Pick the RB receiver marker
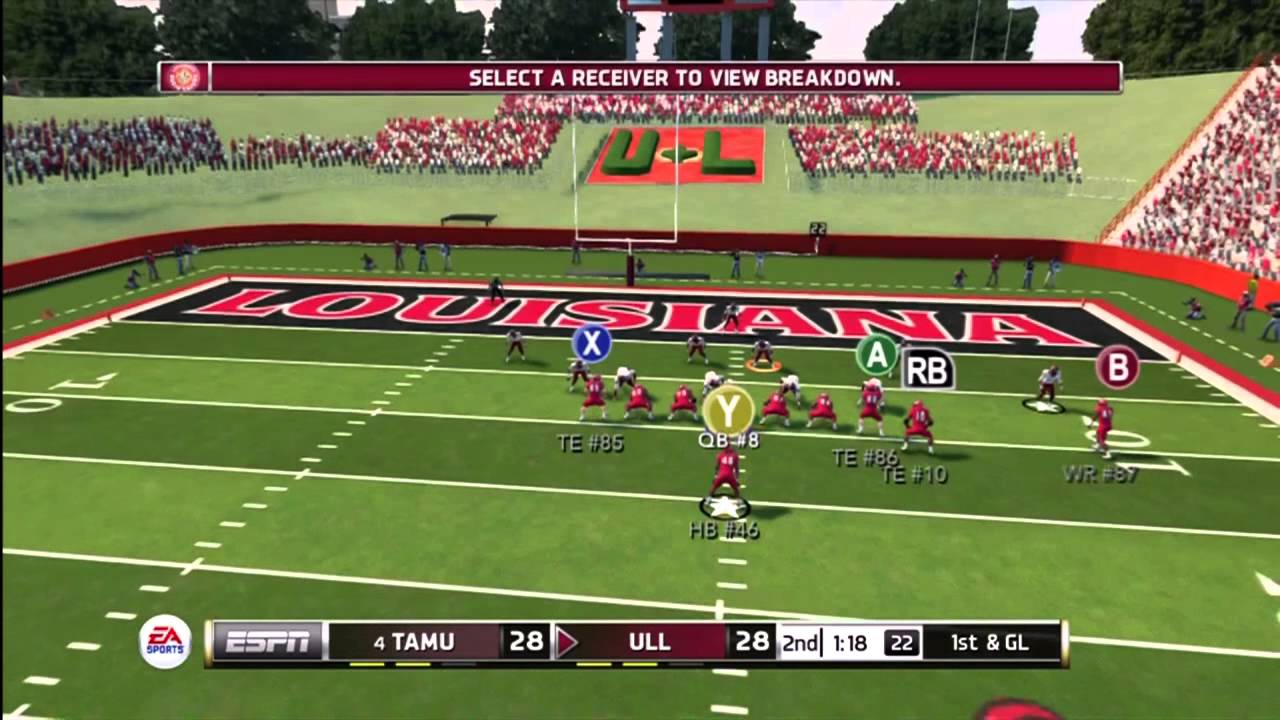The width and height of the screenshot is (1280, 720). [x=927, y=370]
